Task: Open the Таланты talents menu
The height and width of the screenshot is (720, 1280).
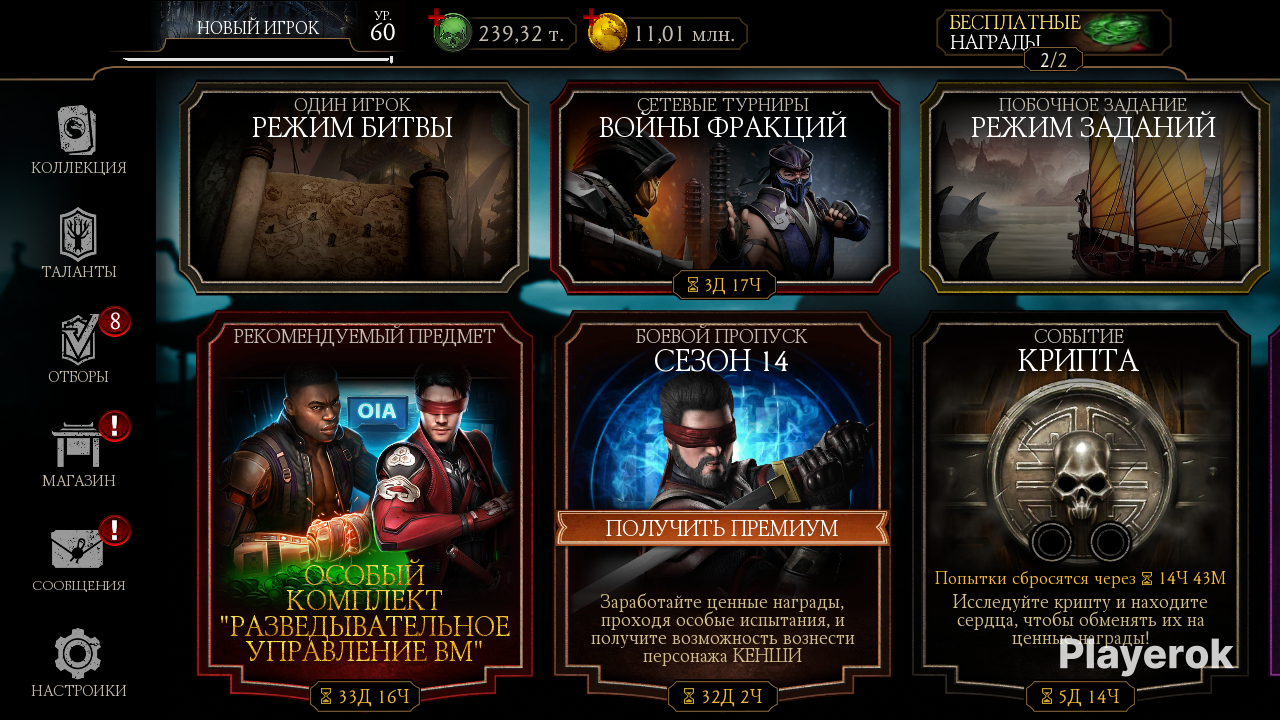Action: [x=78, y=243]
